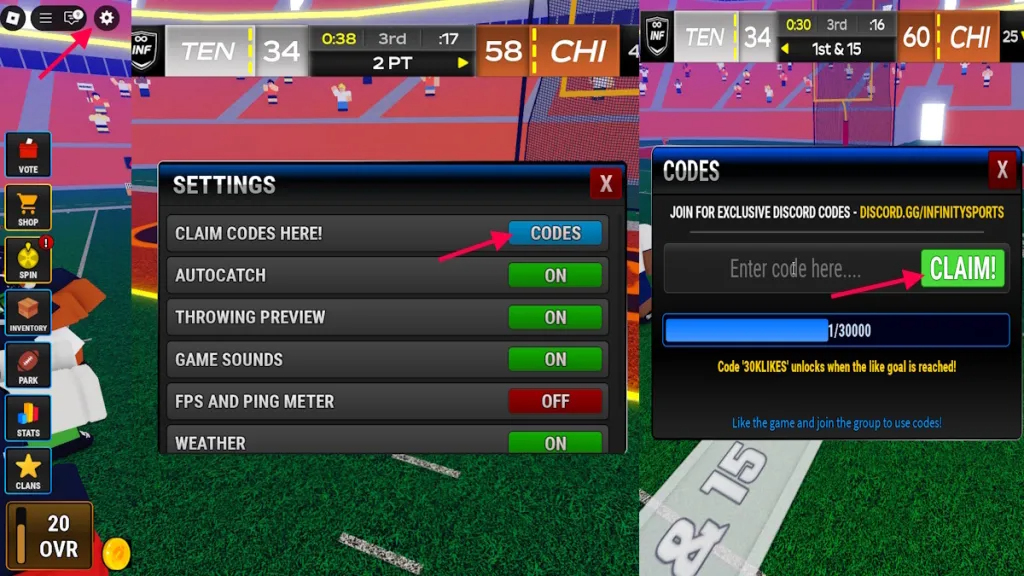The width and height of the screenshot is (1024, 576).
Task: Turn on FPS and Ping Meter
Action: 555,401
